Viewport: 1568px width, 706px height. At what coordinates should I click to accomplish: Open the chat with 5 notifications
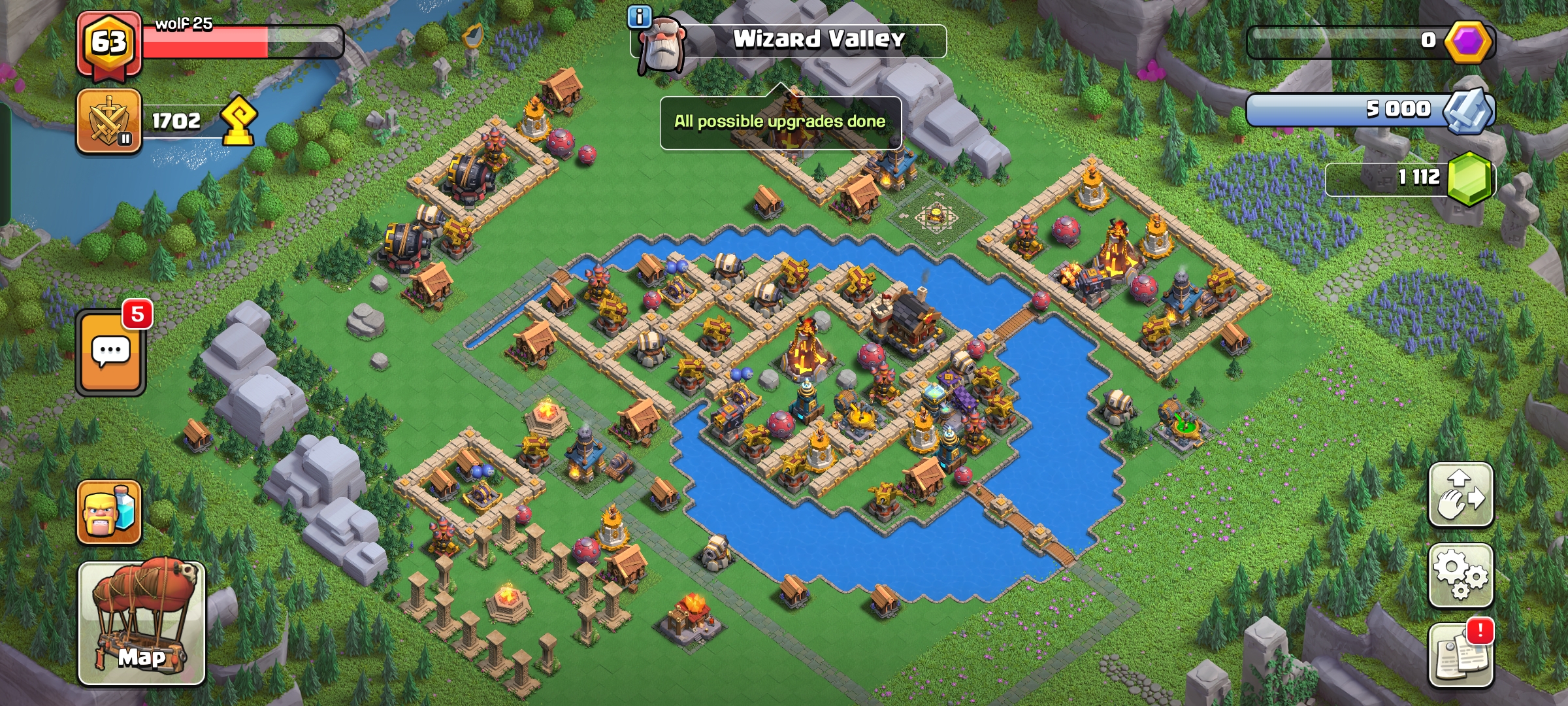(110, 352)
